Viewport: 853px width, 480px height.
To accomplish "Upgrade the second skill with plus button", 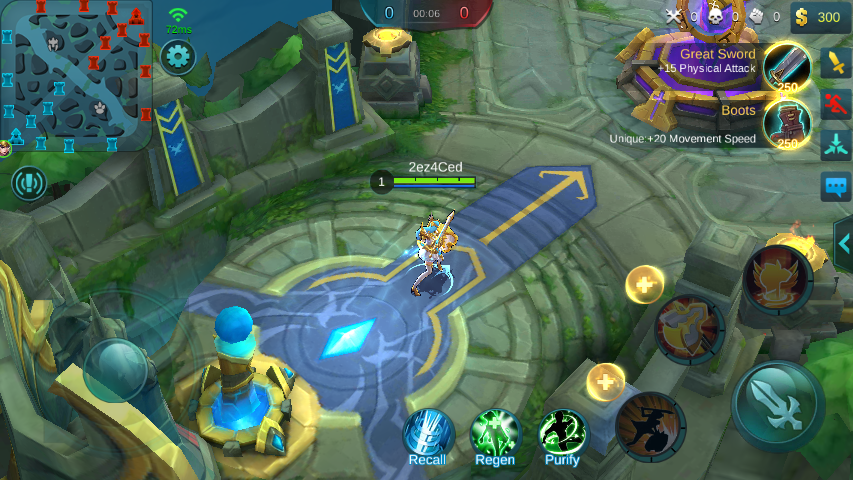I will point(645,285).
